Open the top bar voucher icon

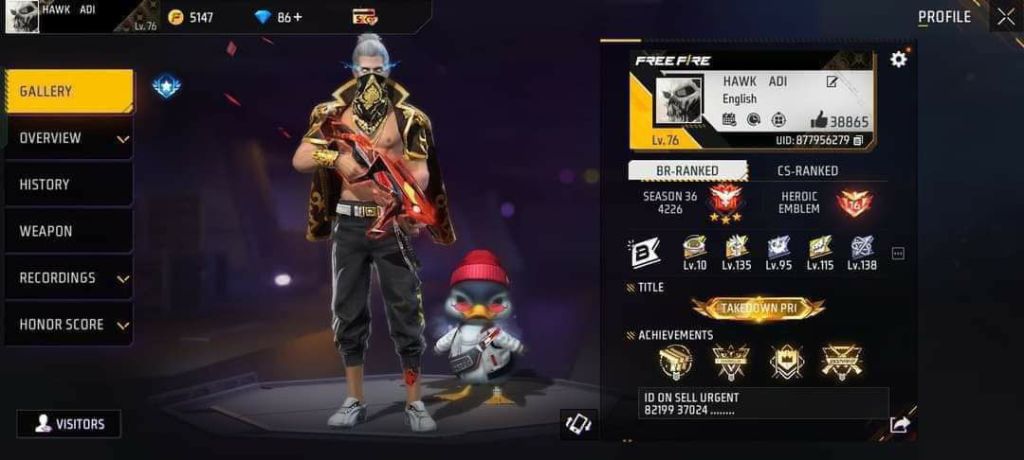pyautogui.click(x=364, y=17)
